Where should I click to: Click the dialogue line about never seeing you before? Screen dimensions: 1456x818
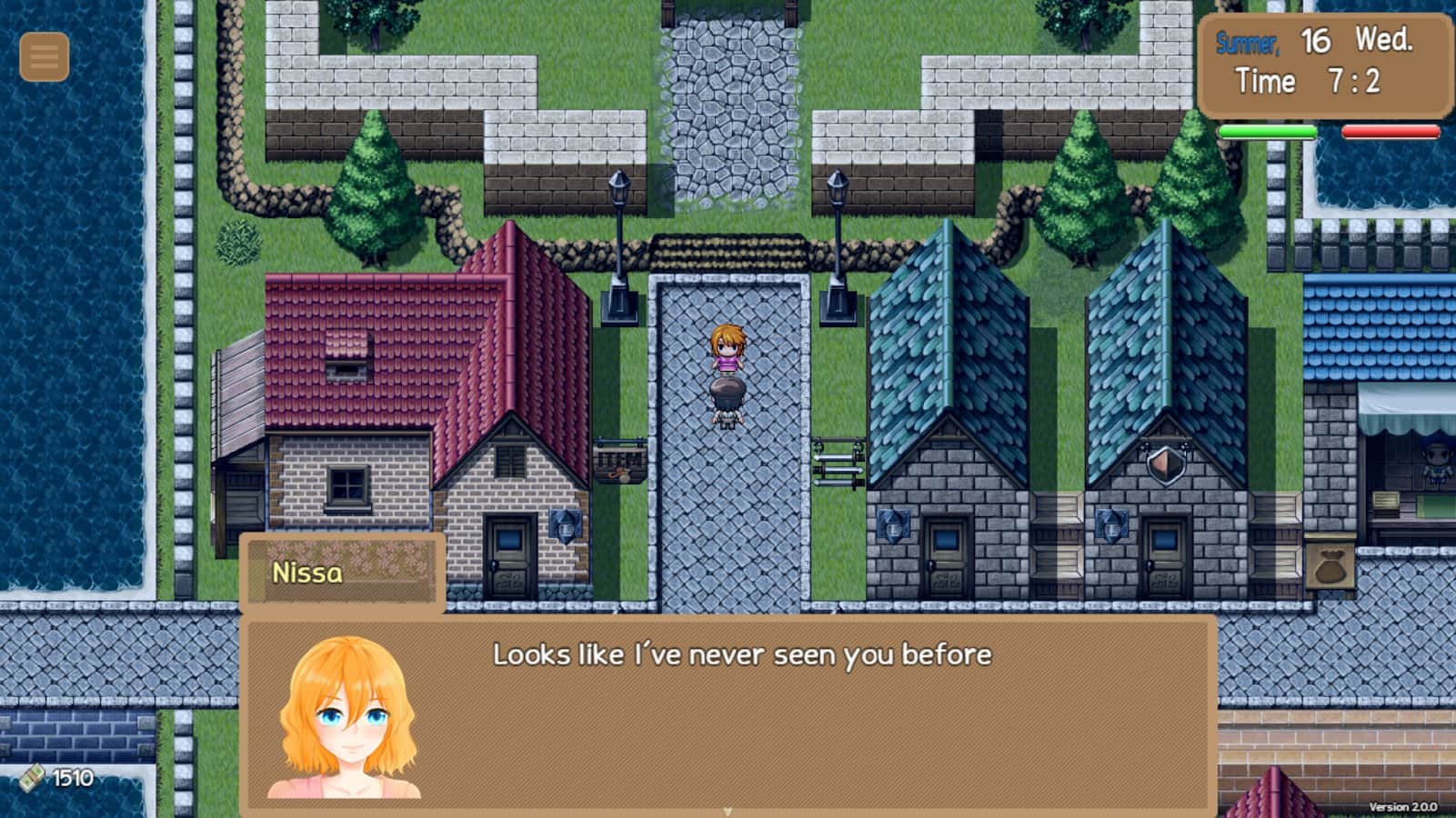point(742,651)
